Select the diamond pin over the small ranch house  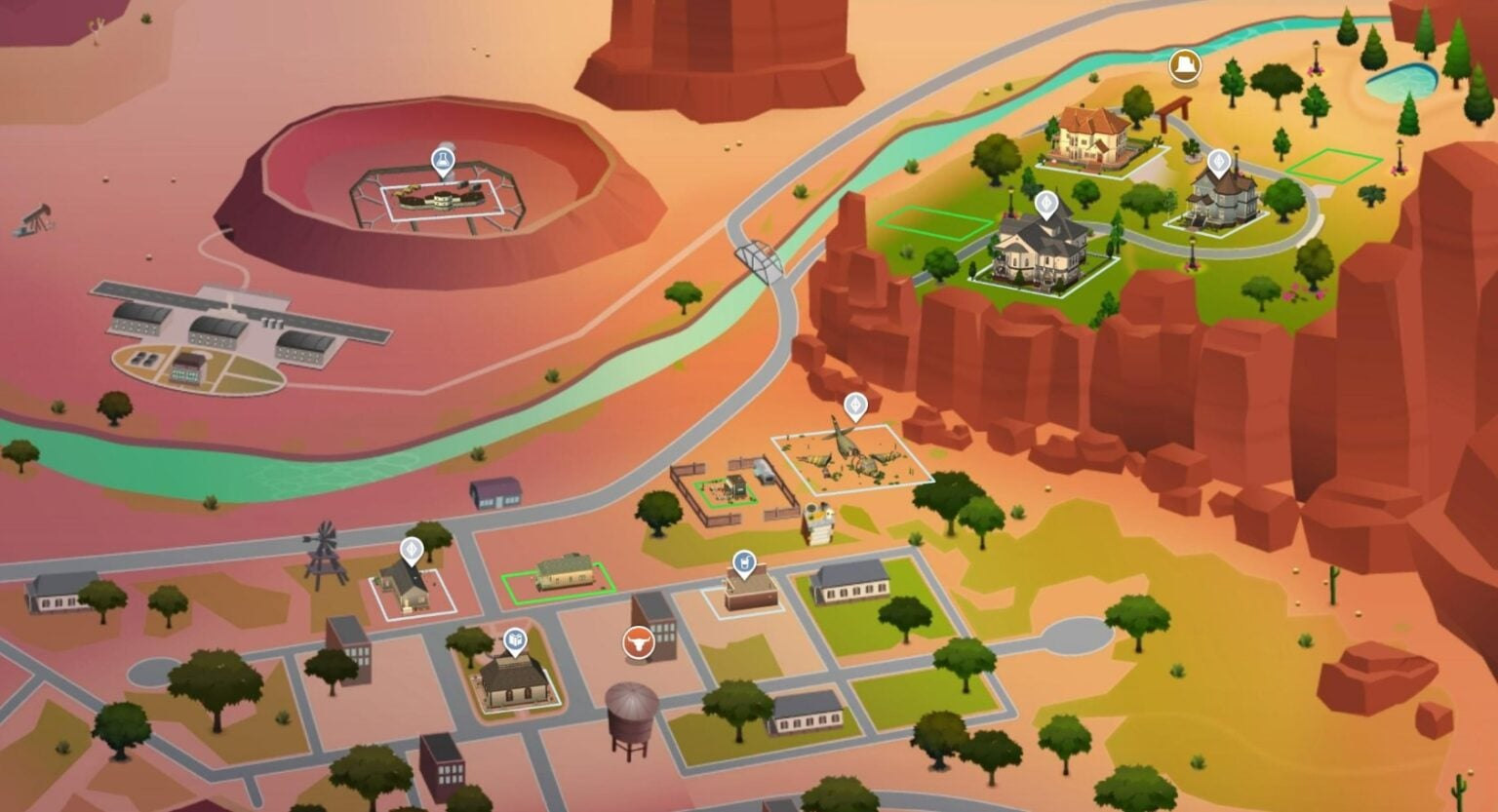point(413,551)
